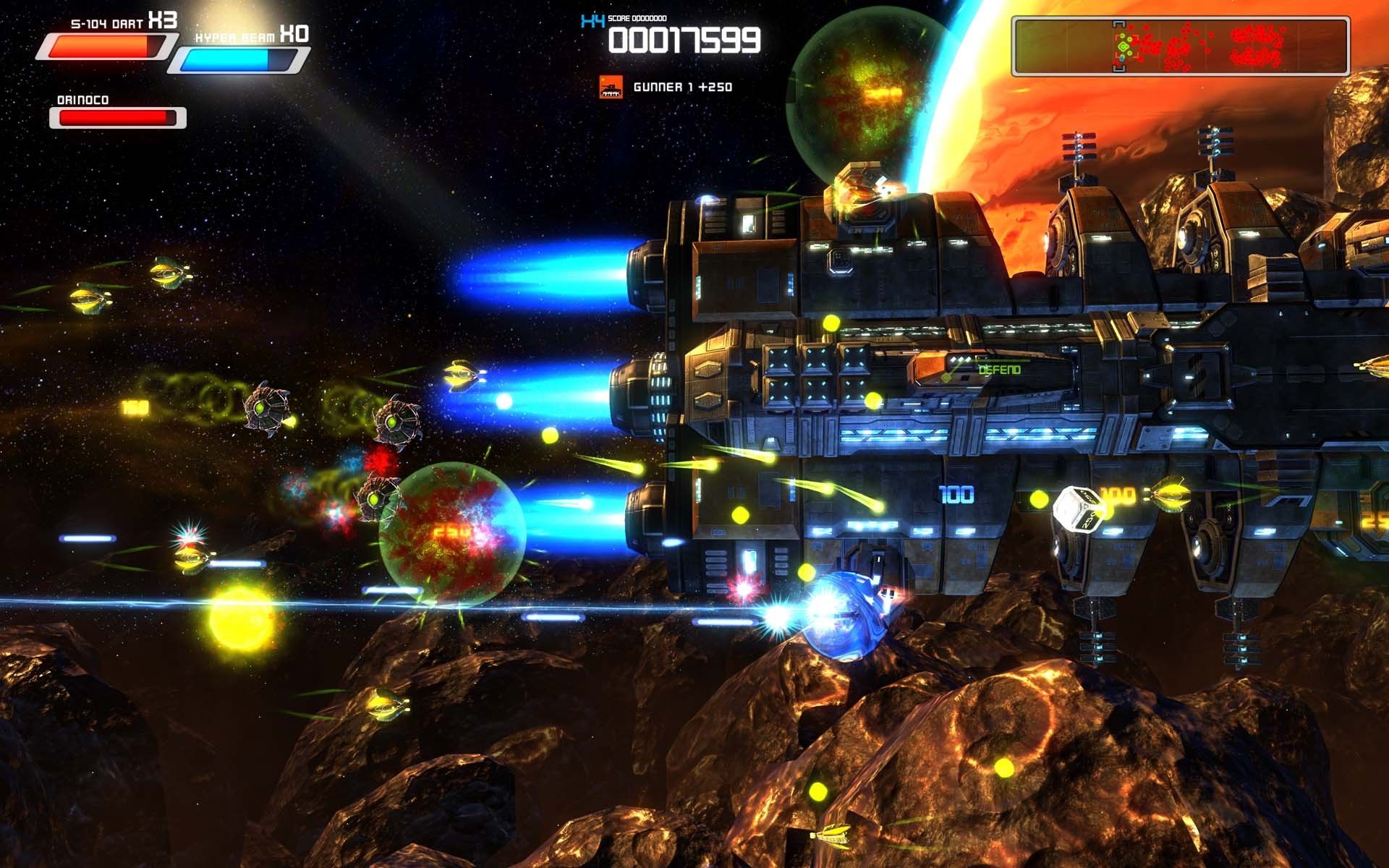Select the green DEFEND objective marker
This screenshot has width=1389, height=868.
pos(998,370)
